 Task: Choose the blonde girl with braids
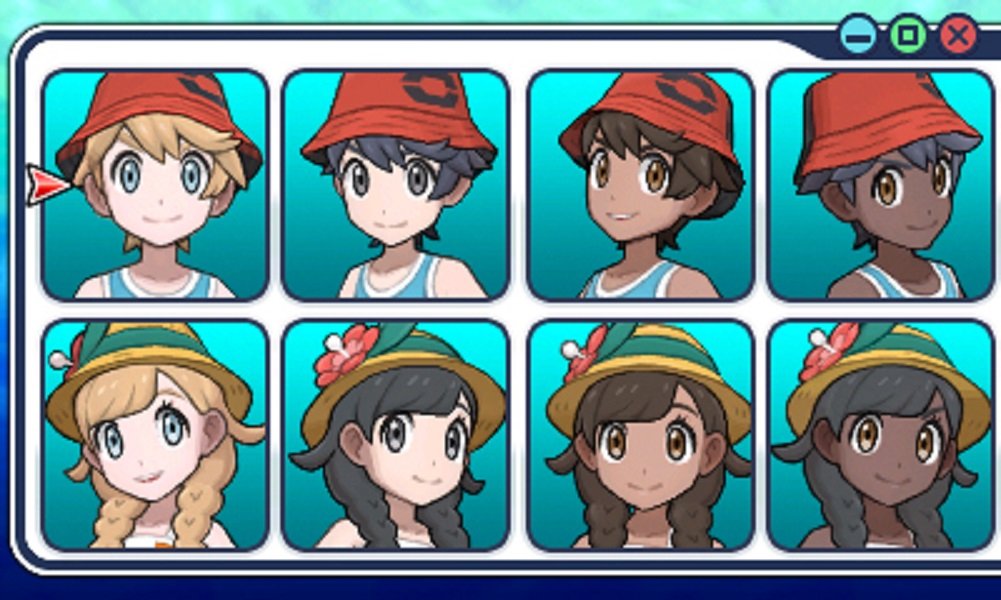(x=155, y=435)
